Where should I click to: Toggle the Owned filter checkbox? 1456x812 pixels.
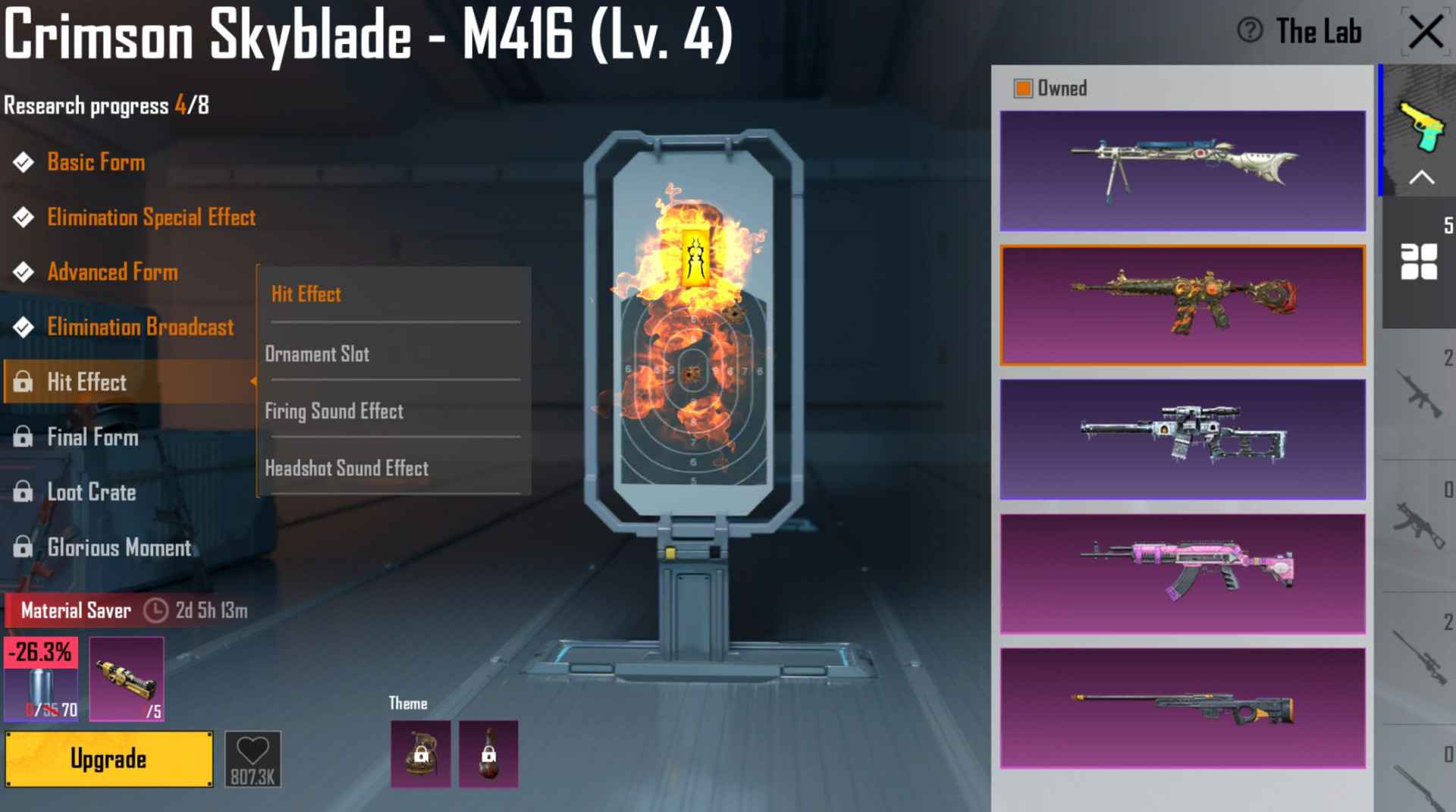[x=1025, y=87]
